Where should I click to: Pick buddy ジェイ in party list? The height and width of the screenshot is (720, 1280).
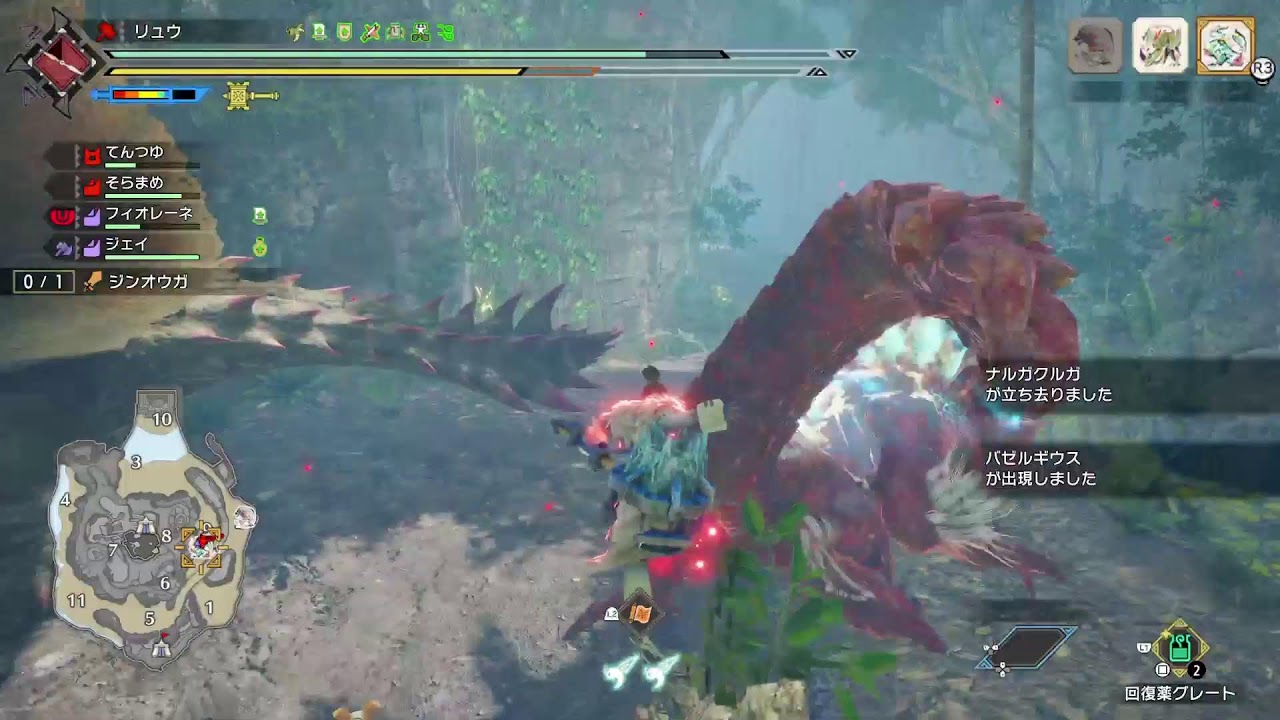pos(128,246)
